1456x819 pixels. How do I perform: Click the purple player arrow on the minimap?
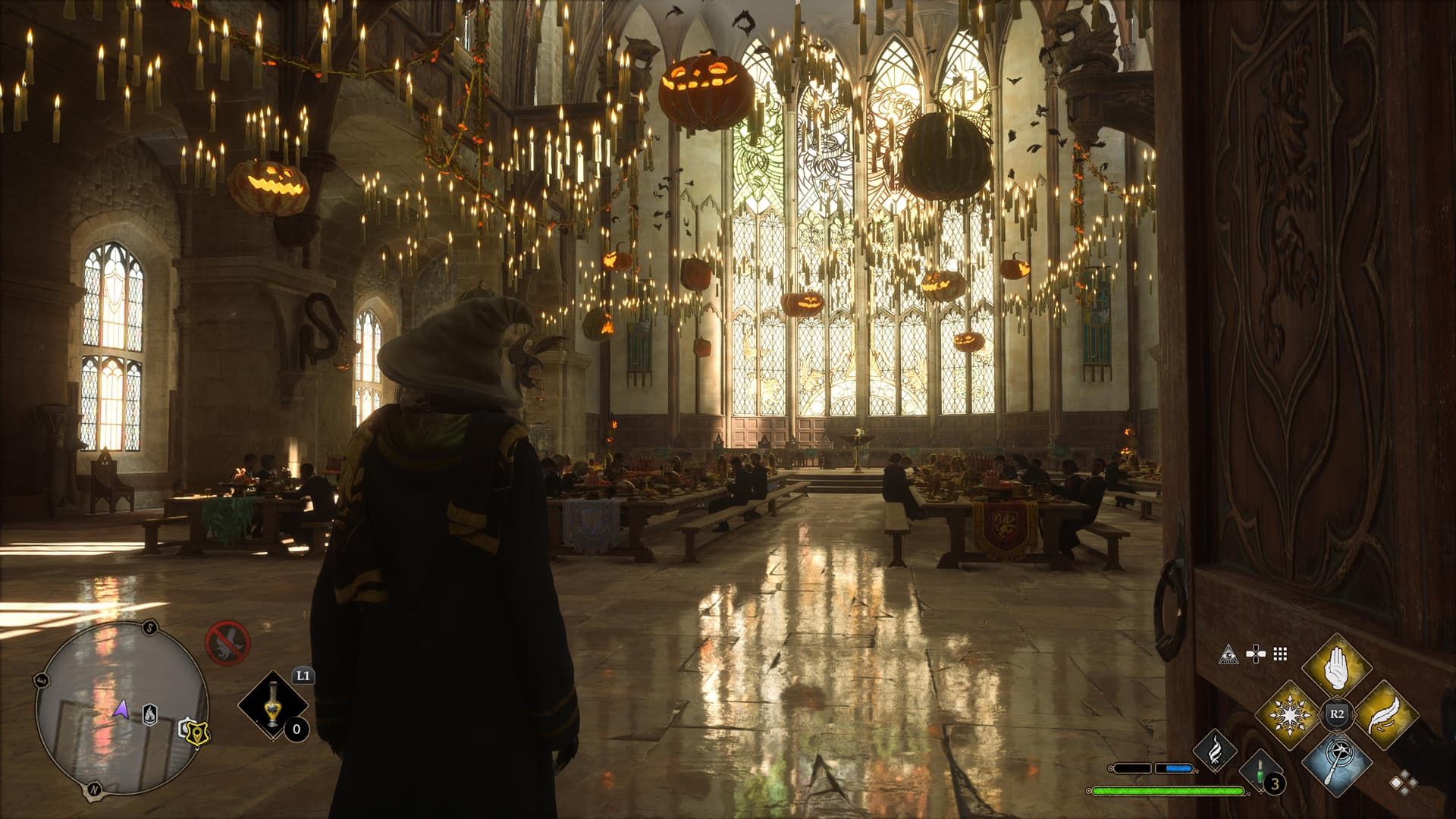(121, 710)
